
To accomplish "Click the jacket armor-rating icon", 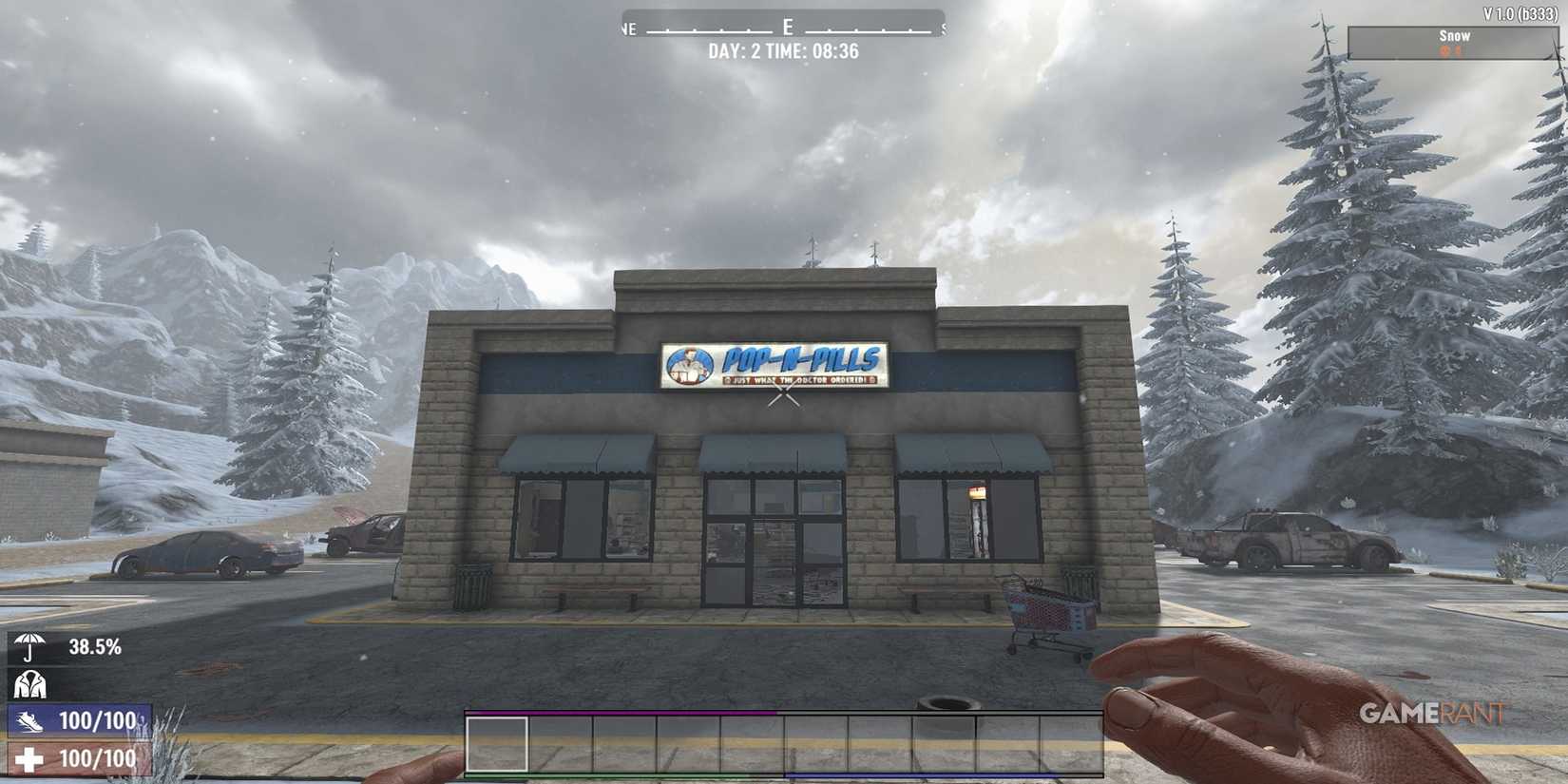I will point(29,686).
